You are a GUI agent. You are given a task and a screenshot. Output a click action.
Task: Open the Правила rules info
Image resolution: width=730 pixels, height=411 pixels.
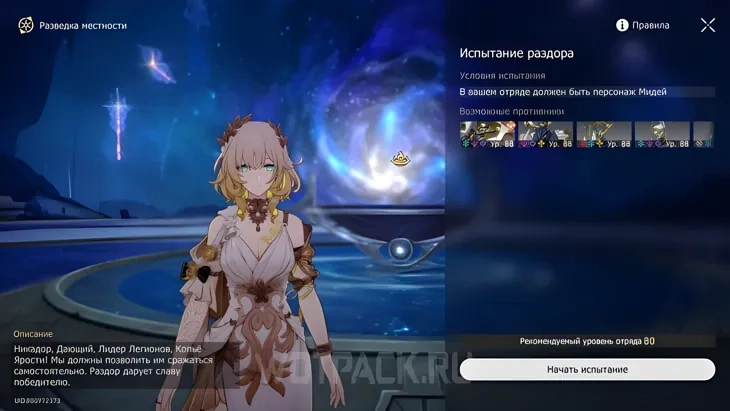point(642,25)
